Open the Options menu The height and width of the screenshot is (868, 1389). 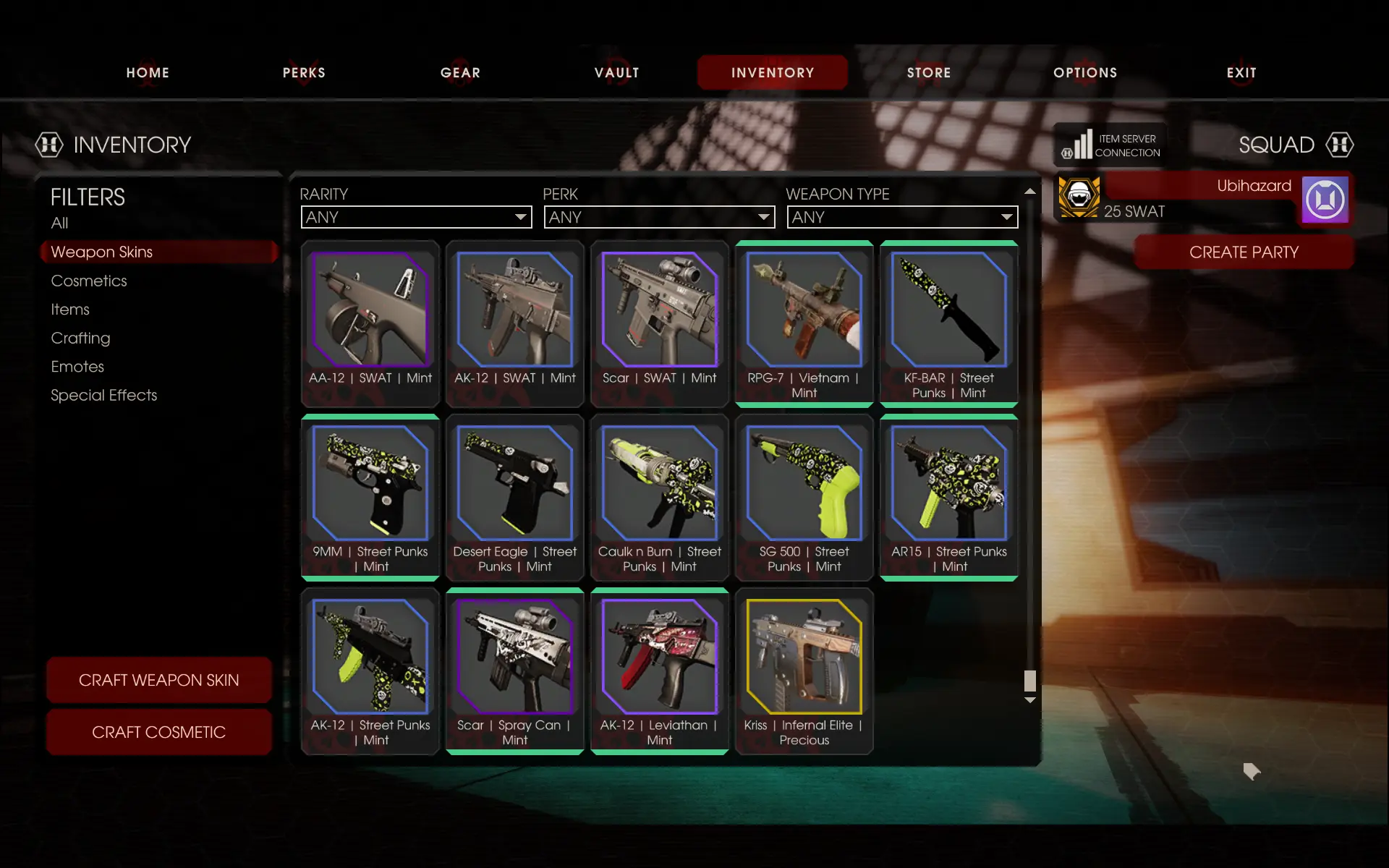click(1085, 72)
